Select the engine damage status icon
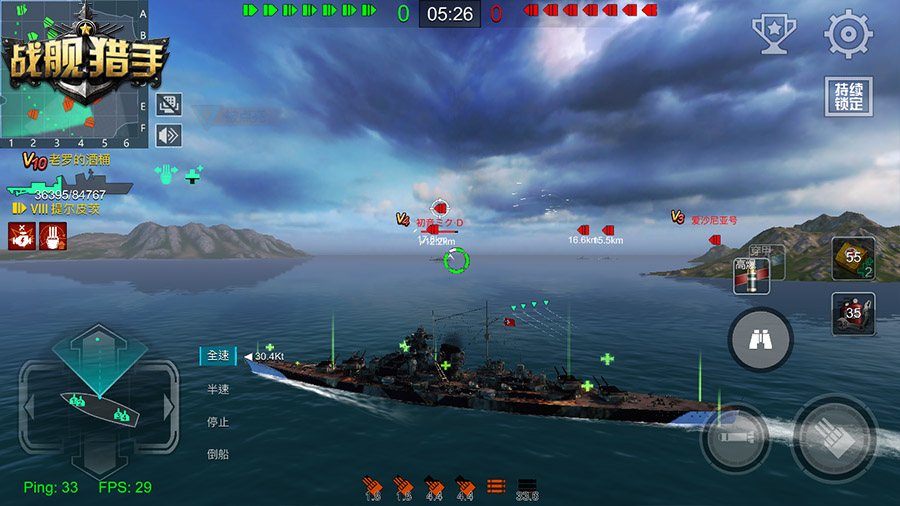The image size is (900, 506). click(21, 237)
